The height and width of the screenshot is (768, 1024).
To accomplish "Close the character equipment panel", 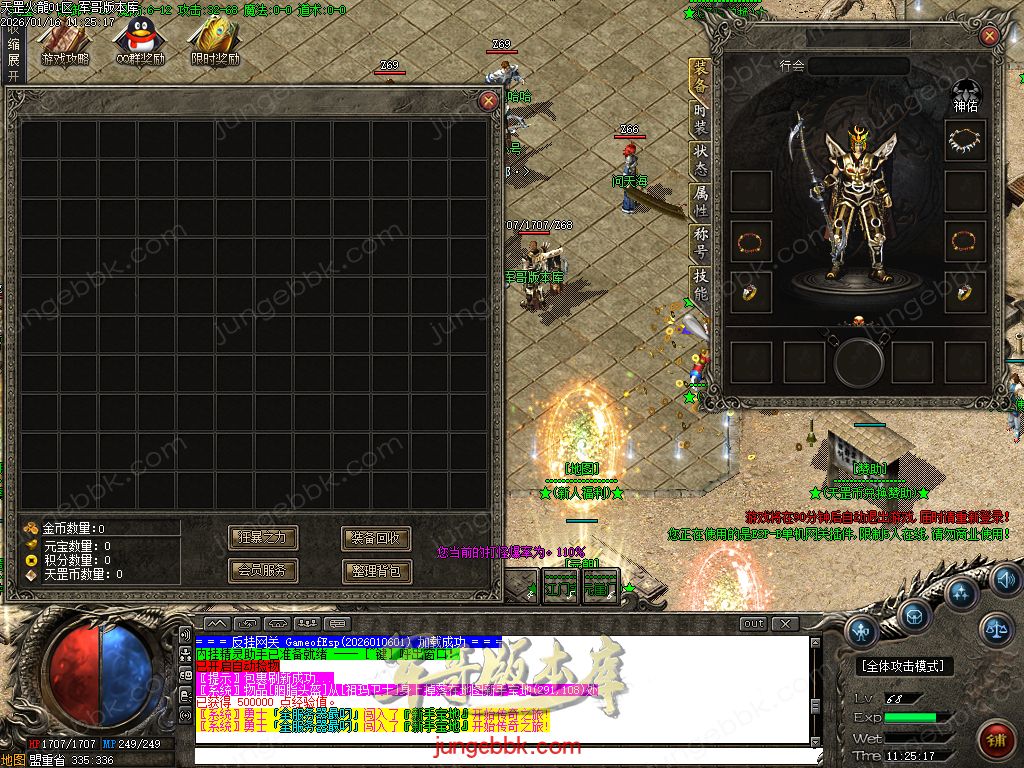I will pyautogui.click(x=990, y=37).
